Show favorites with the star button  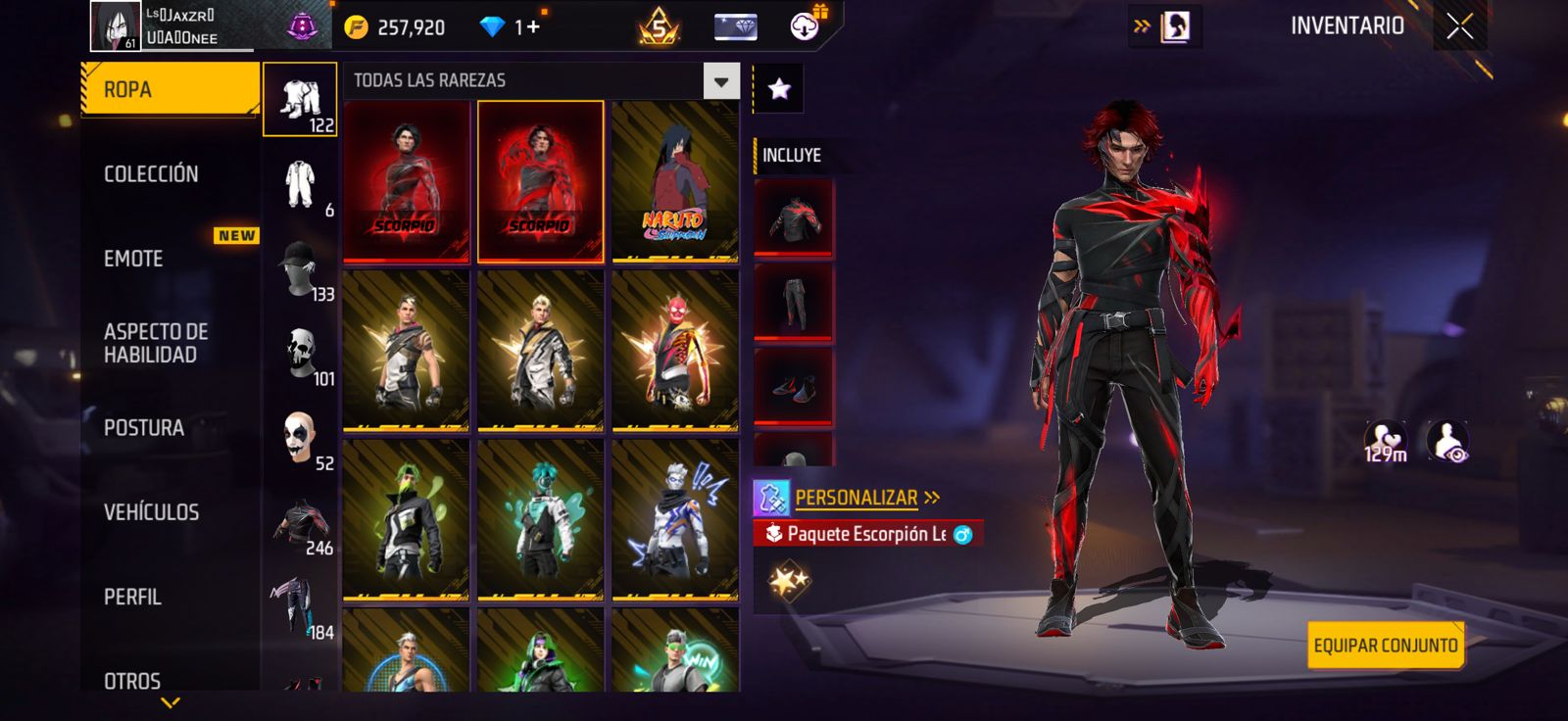[x=779, y=89]
